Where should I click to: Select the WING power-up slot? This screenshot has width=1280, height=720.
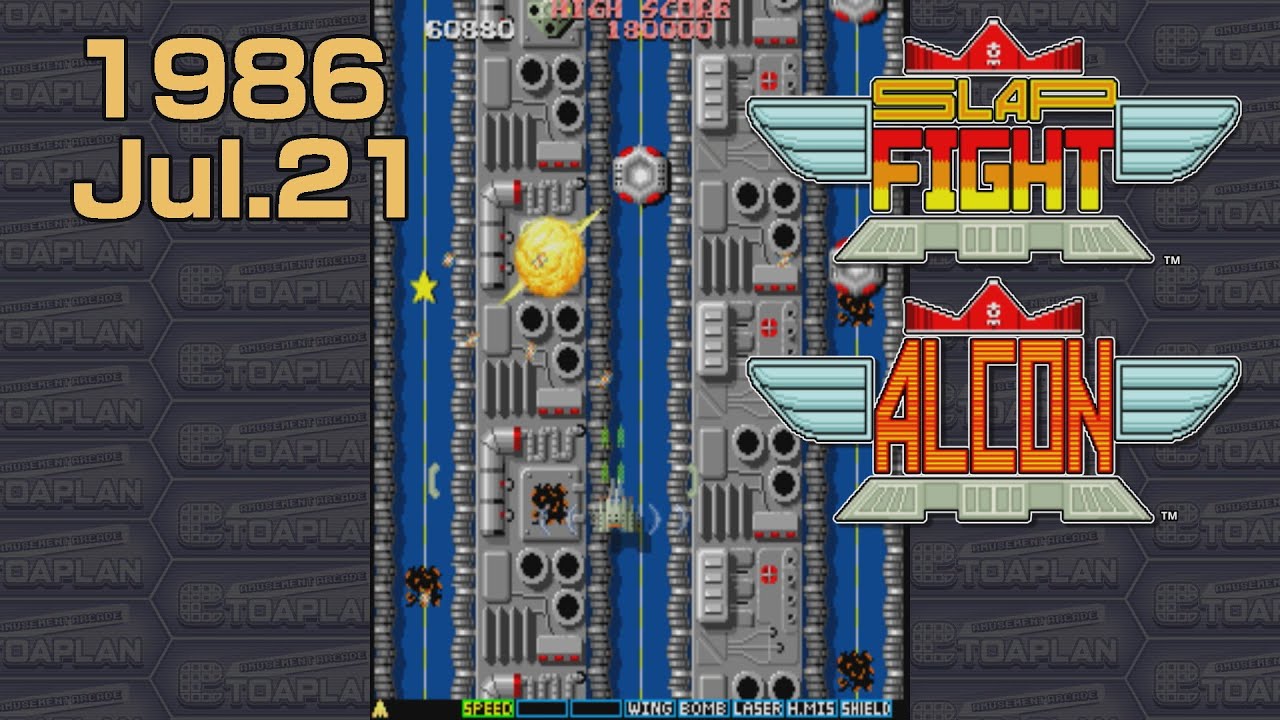pyautogui.click(x=650, y=708)
